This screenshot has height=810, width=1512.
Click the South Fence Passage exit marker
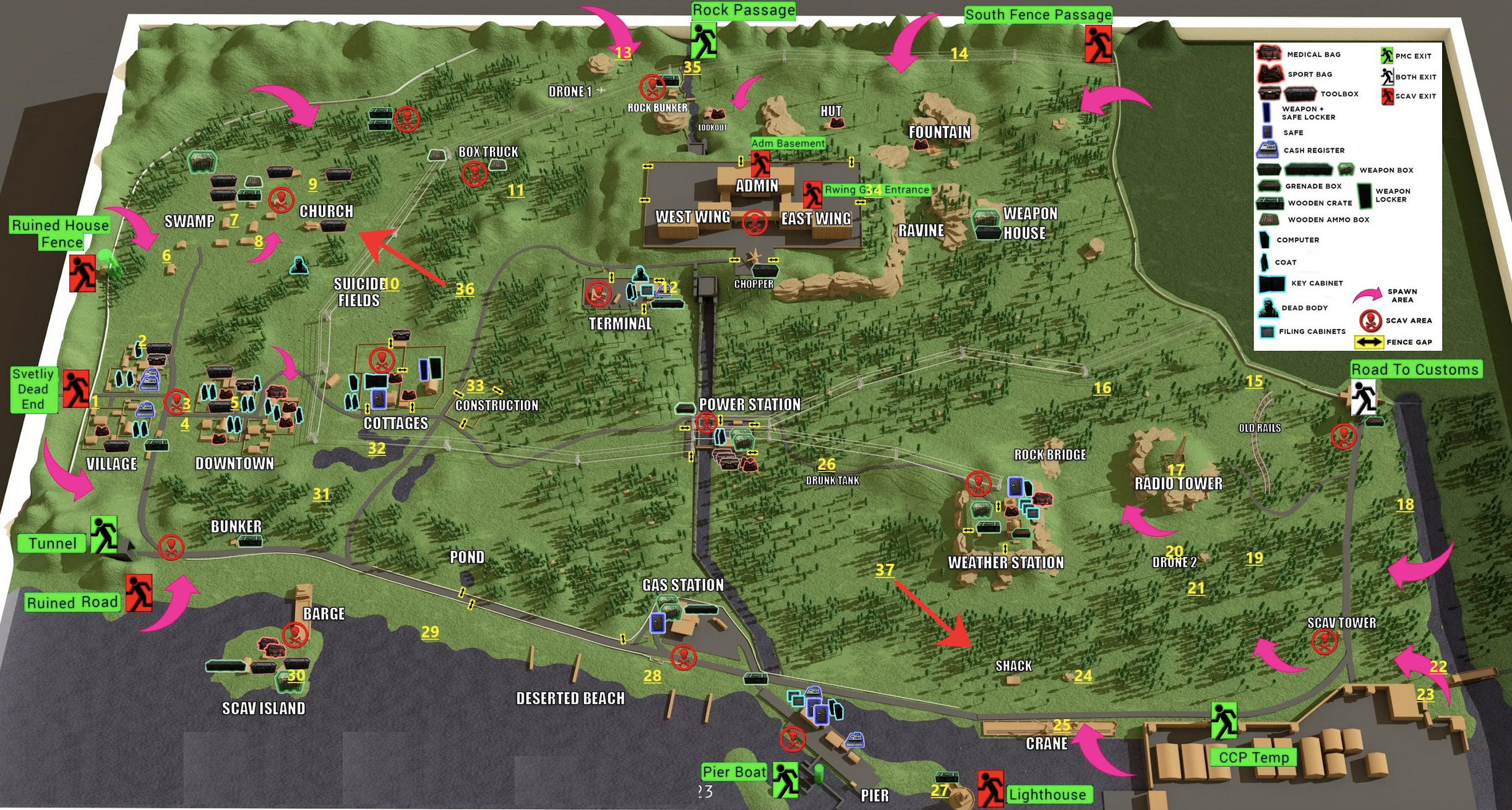1097,44
